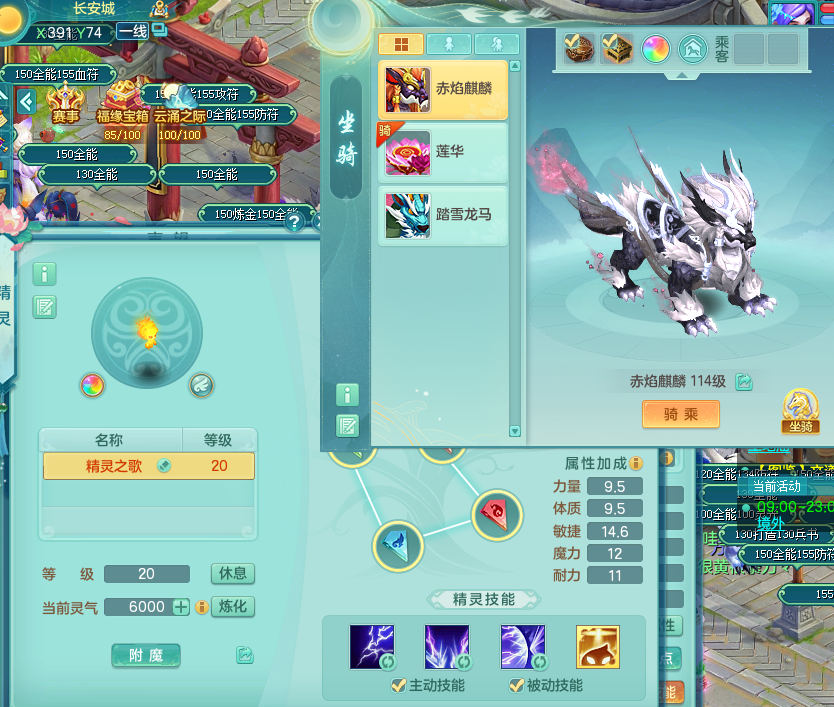Click the golden 坐骑 horse badge
The width and height of the screenshot is (834, 707).
point(801,409)
